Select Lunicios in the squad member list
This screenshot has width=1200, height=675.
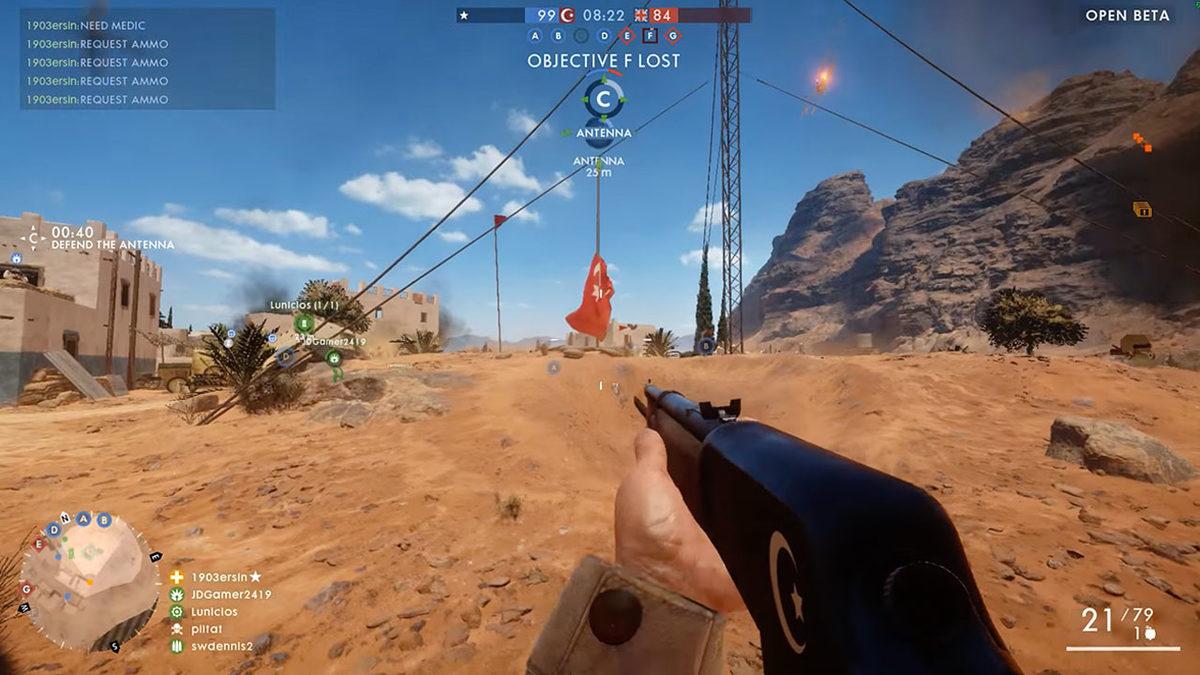[x=217, y=611]
